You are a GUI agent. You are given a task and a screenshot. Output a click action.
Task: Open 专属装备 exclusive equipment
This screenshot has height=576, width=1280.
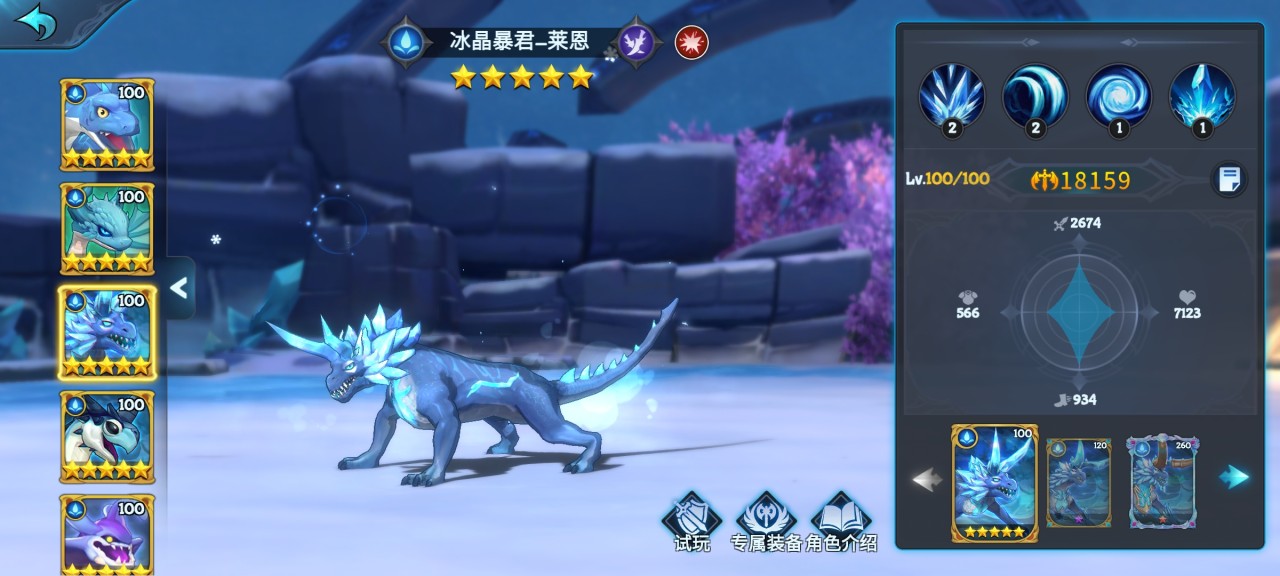pyautogui.click(x=766, y=522)
